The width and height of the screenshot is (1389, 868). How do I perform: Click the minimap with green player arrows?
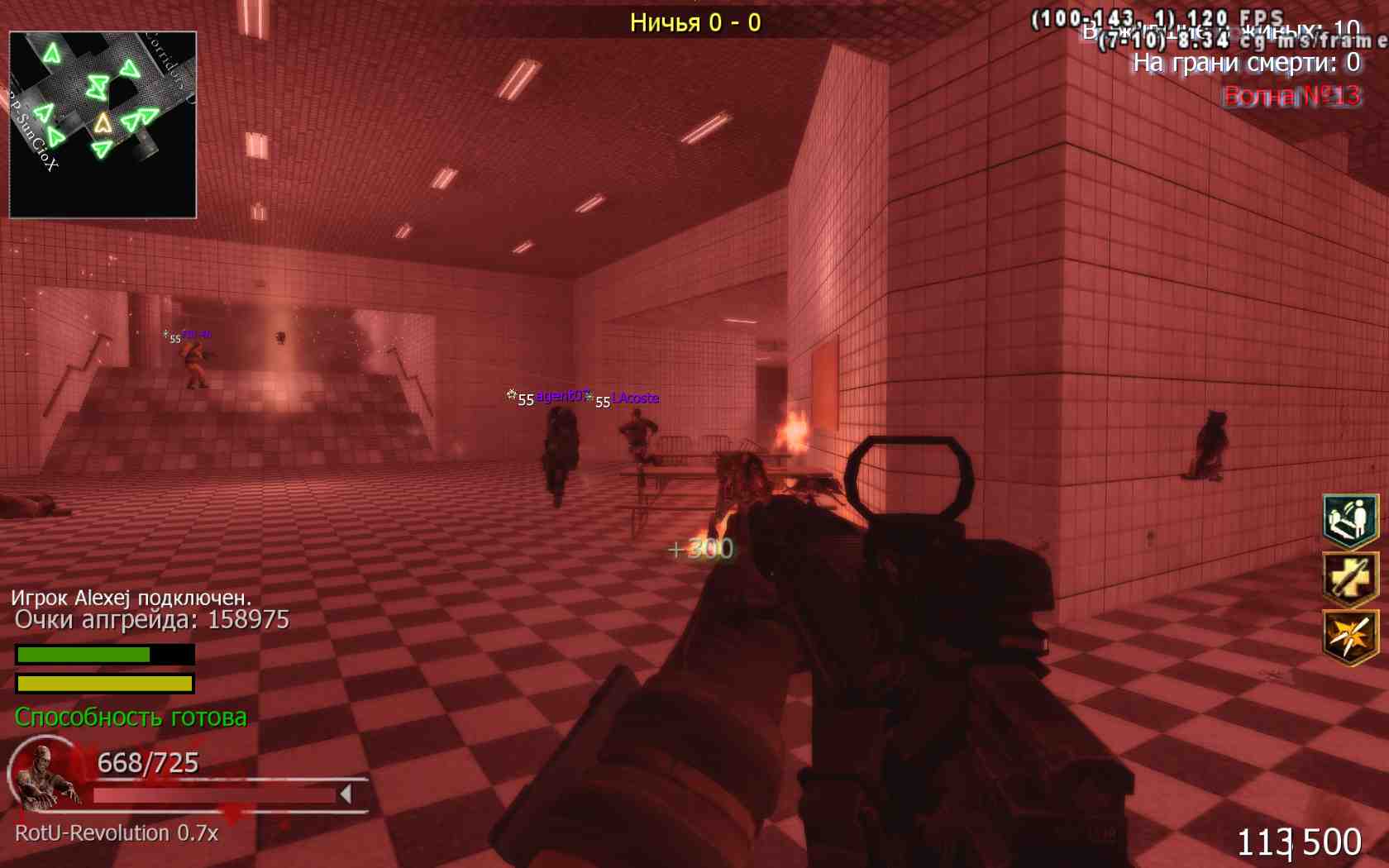(x=103, y=125)
